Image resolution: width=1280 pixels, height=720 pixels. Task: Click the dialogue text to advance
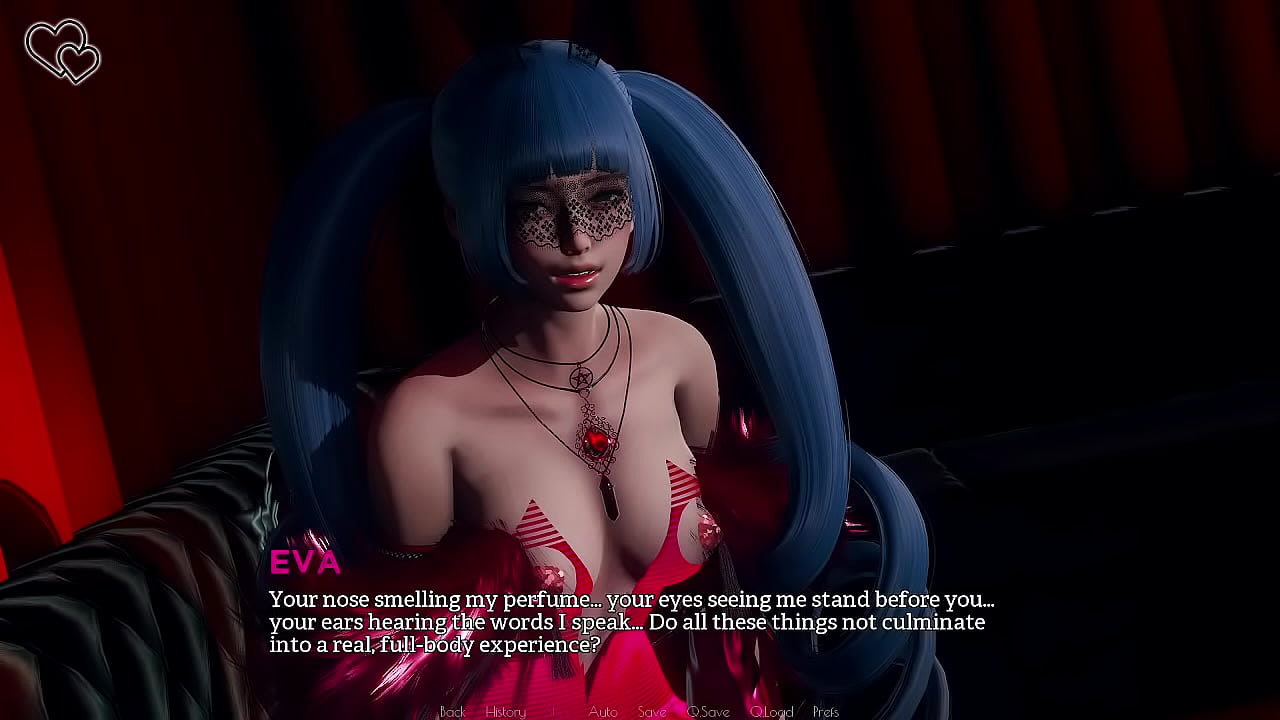630,621
